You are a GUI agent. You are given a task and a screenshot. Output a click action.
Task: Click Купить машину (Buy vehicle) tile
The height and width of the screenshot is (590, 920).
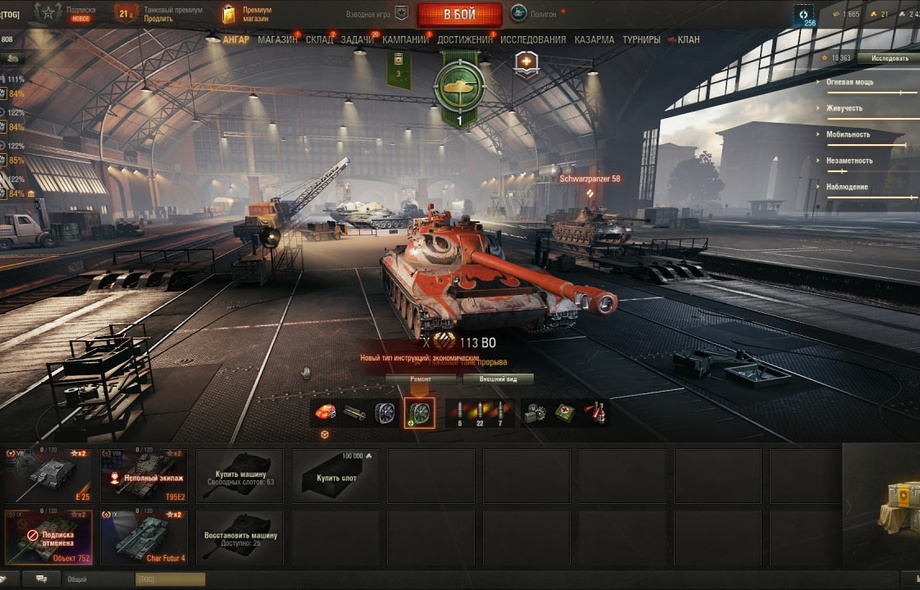pyautogui.click(x=239, y=475)
